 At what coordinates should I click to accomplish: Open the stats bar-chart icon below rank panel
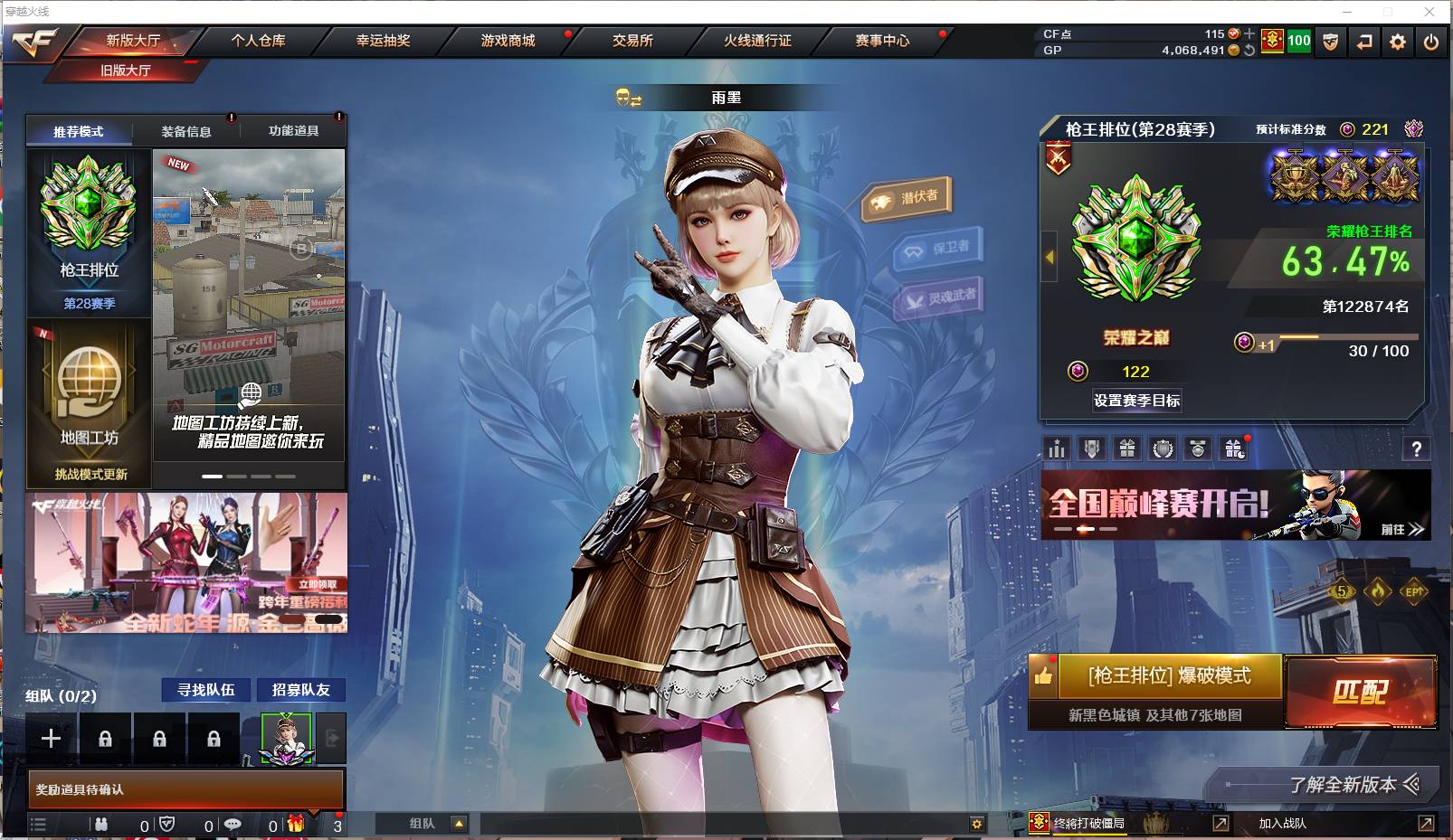(x=1056, y=448)
